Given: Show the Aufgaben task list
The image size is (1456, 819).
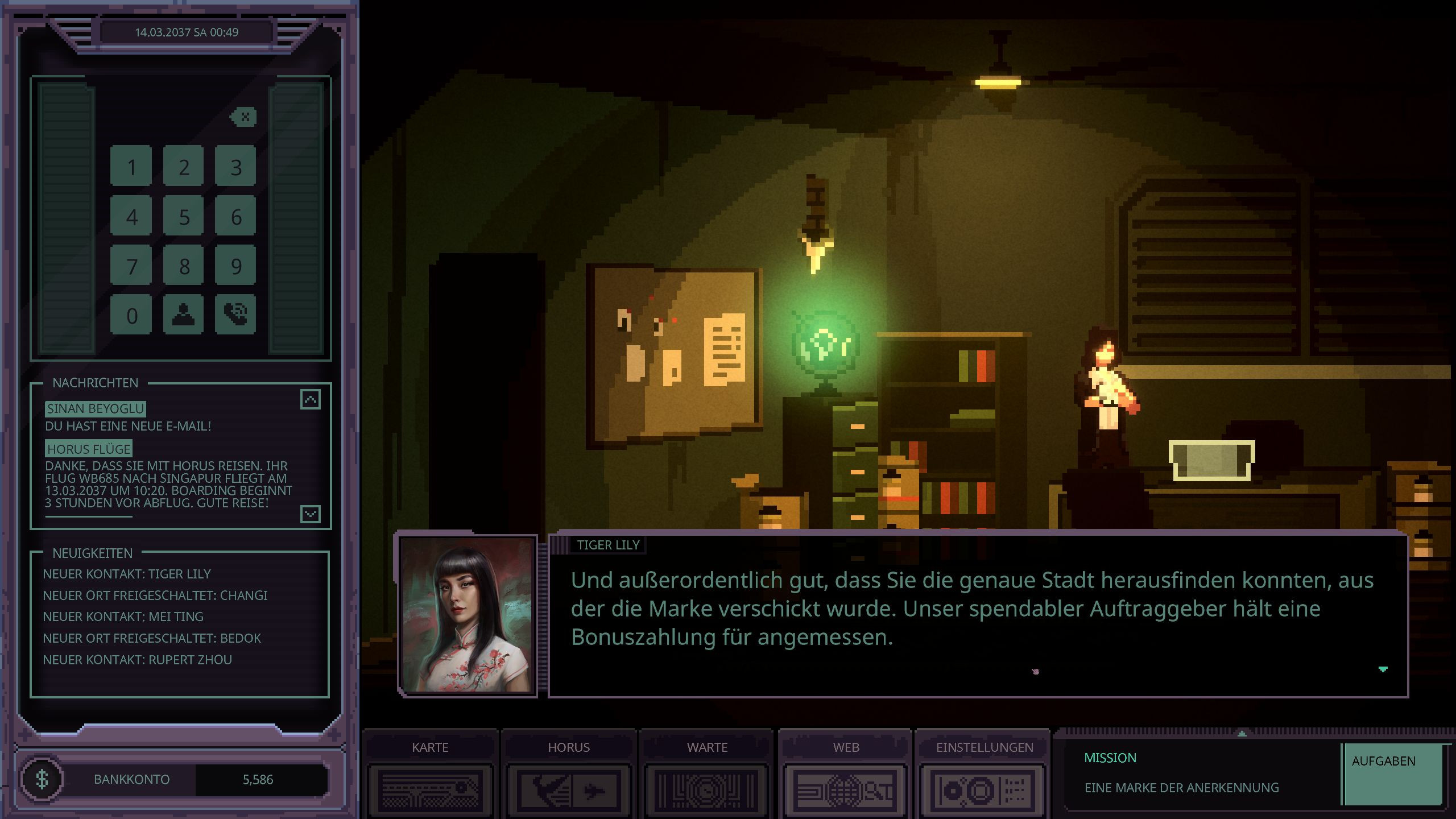Looking at the screenshot, I should tap(1392, 773).
